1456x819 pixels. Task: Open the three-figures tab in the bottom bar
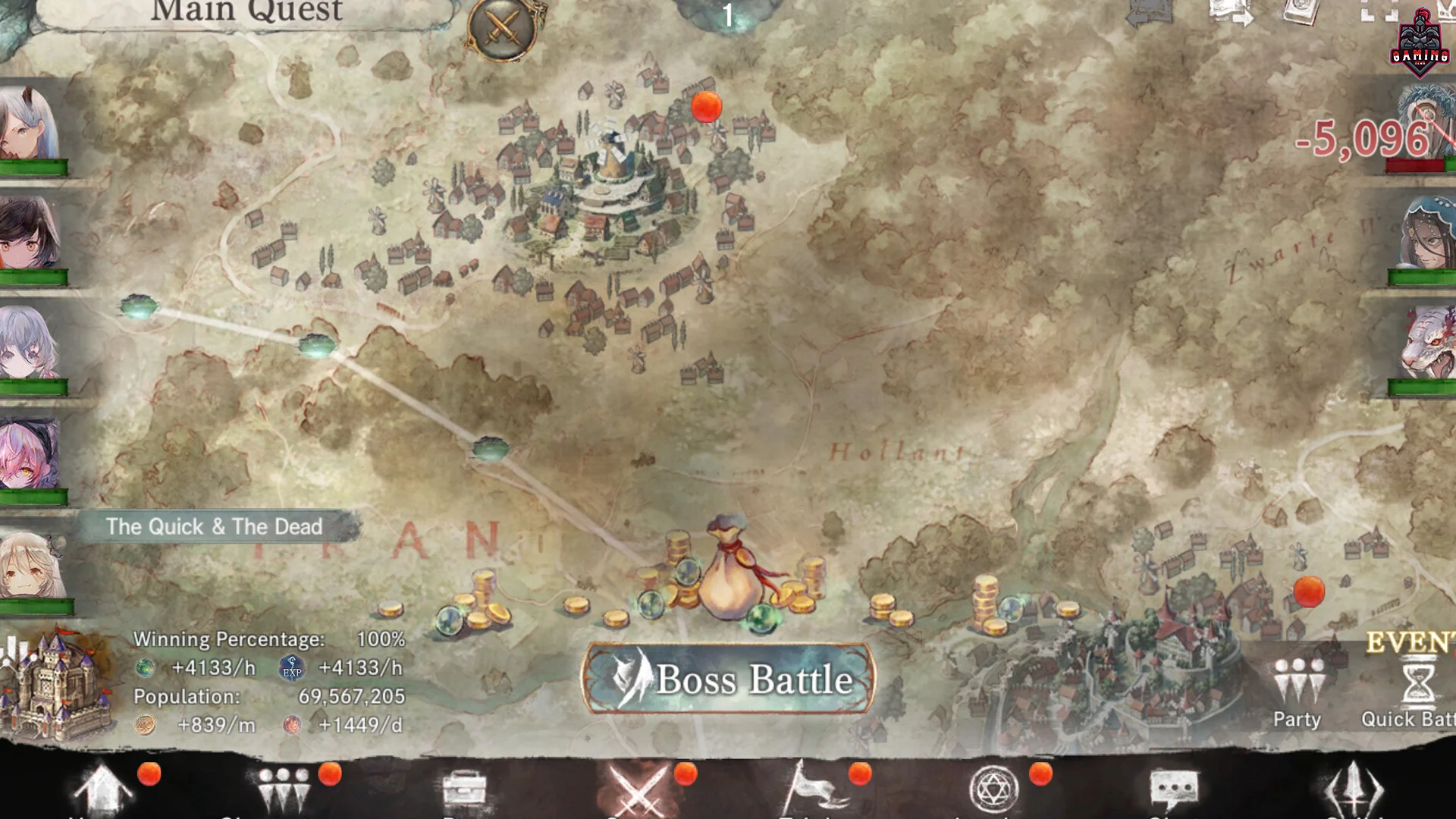point(284,789)
